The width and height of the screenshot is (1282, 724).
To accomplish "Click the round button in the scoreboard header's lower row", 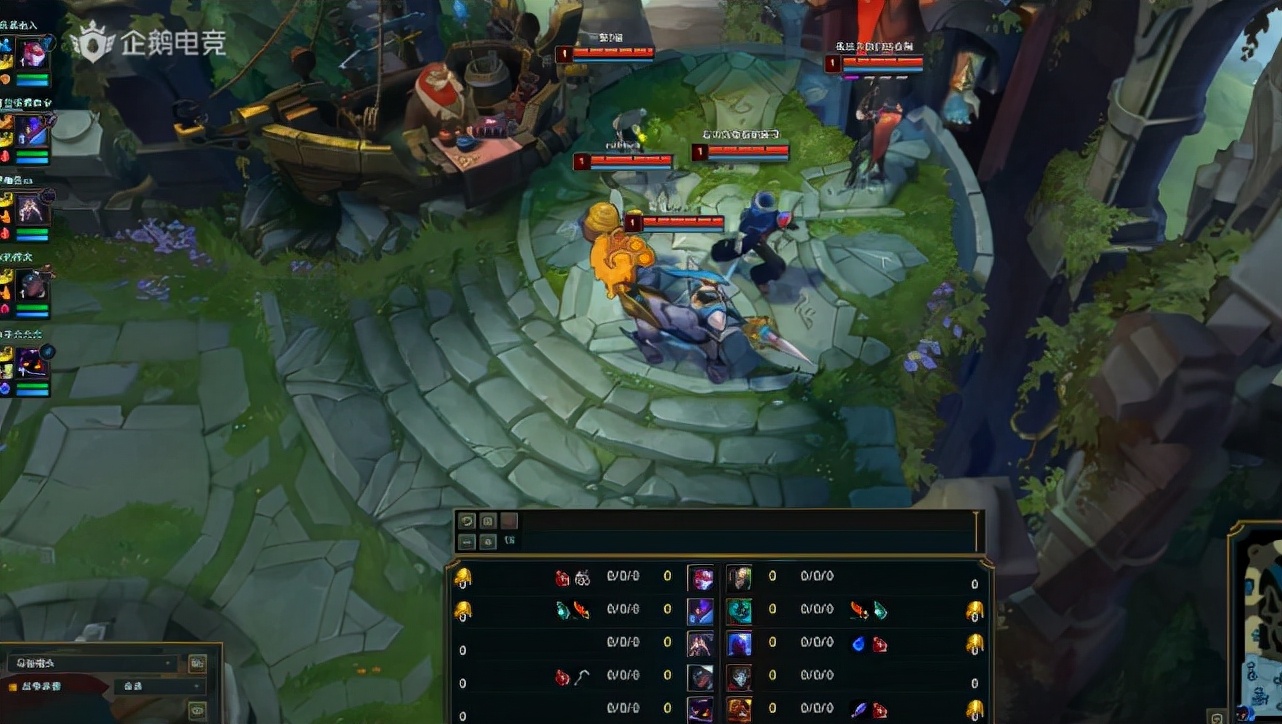I will [x=488, y=543].
